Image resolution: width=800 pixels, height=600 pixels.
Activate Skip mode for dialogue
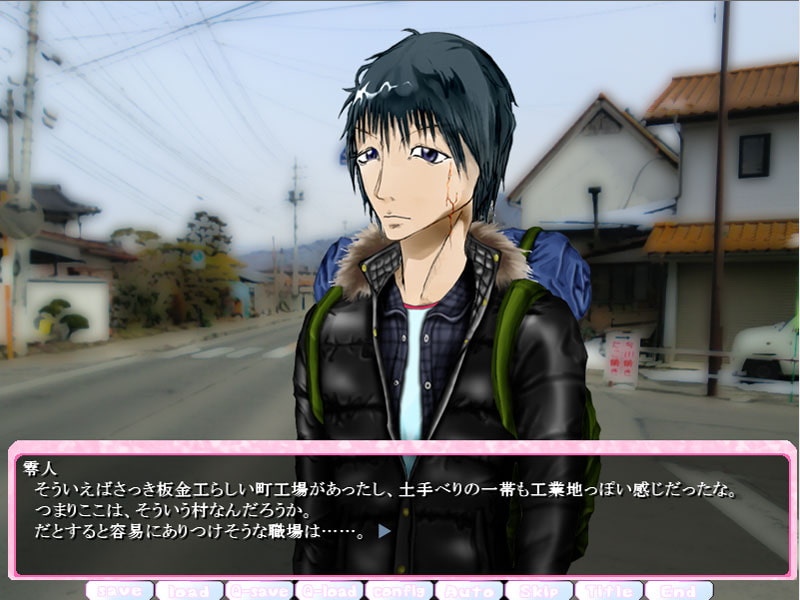[539, 590]
